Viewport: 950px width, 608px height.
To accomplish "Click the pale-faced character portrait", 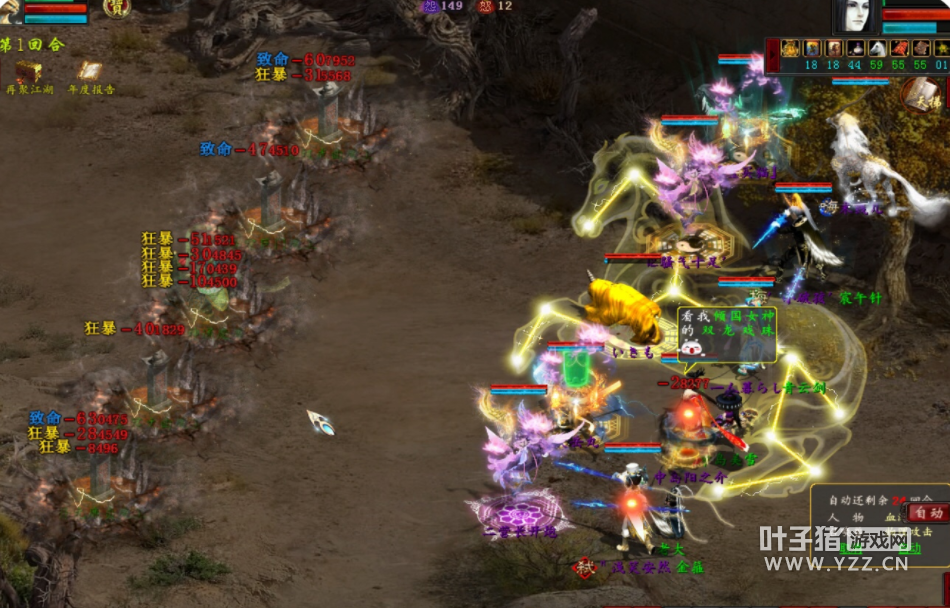I will 854,19.
